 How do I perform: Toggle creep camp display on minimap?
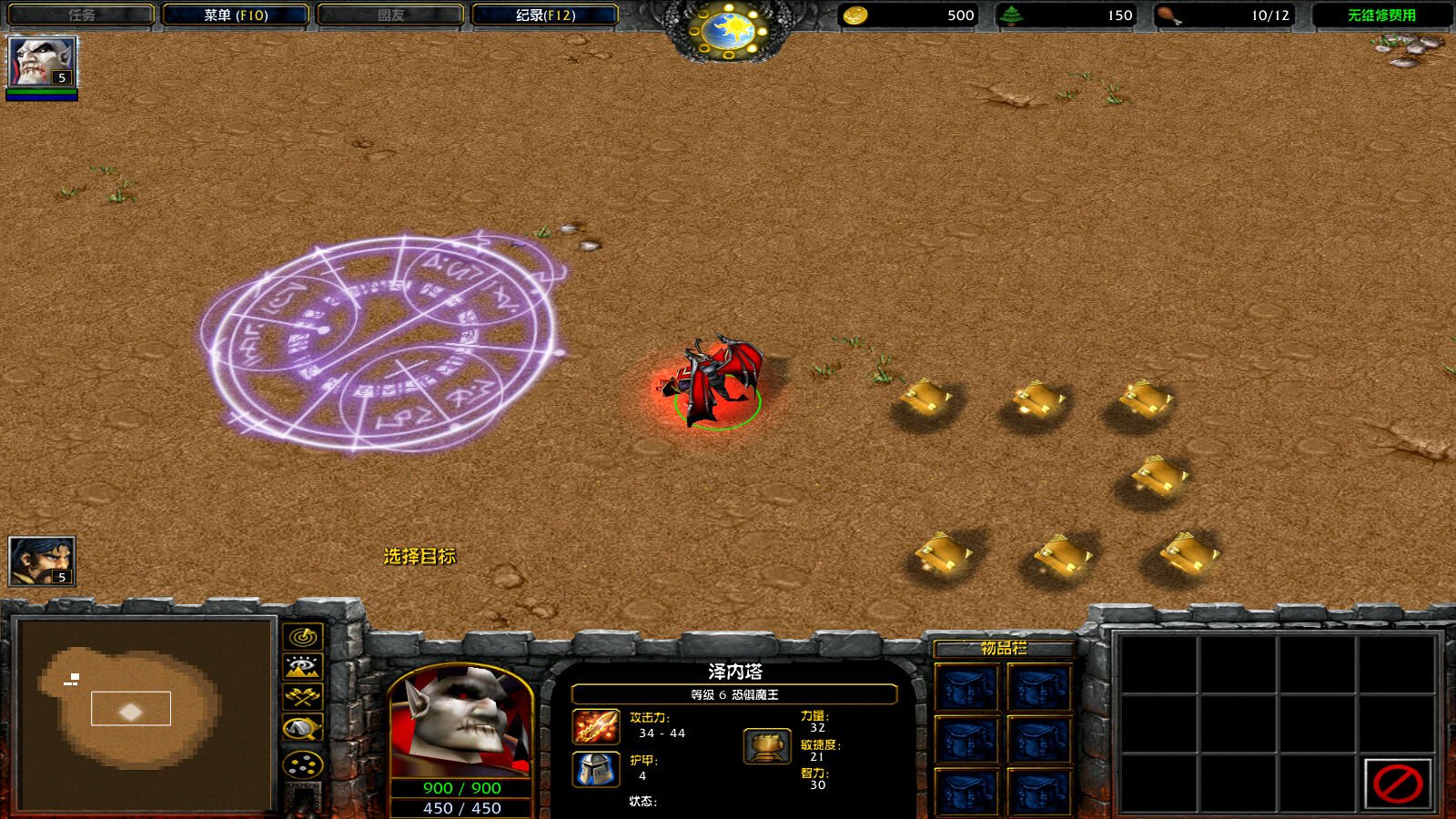(x=303, y=728)
